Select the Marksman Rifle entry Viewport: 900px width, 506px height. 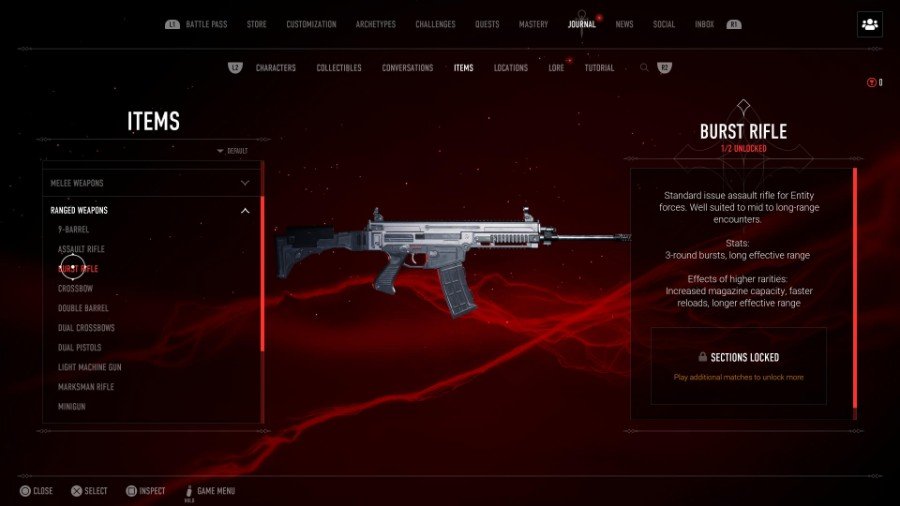[86, 387]
